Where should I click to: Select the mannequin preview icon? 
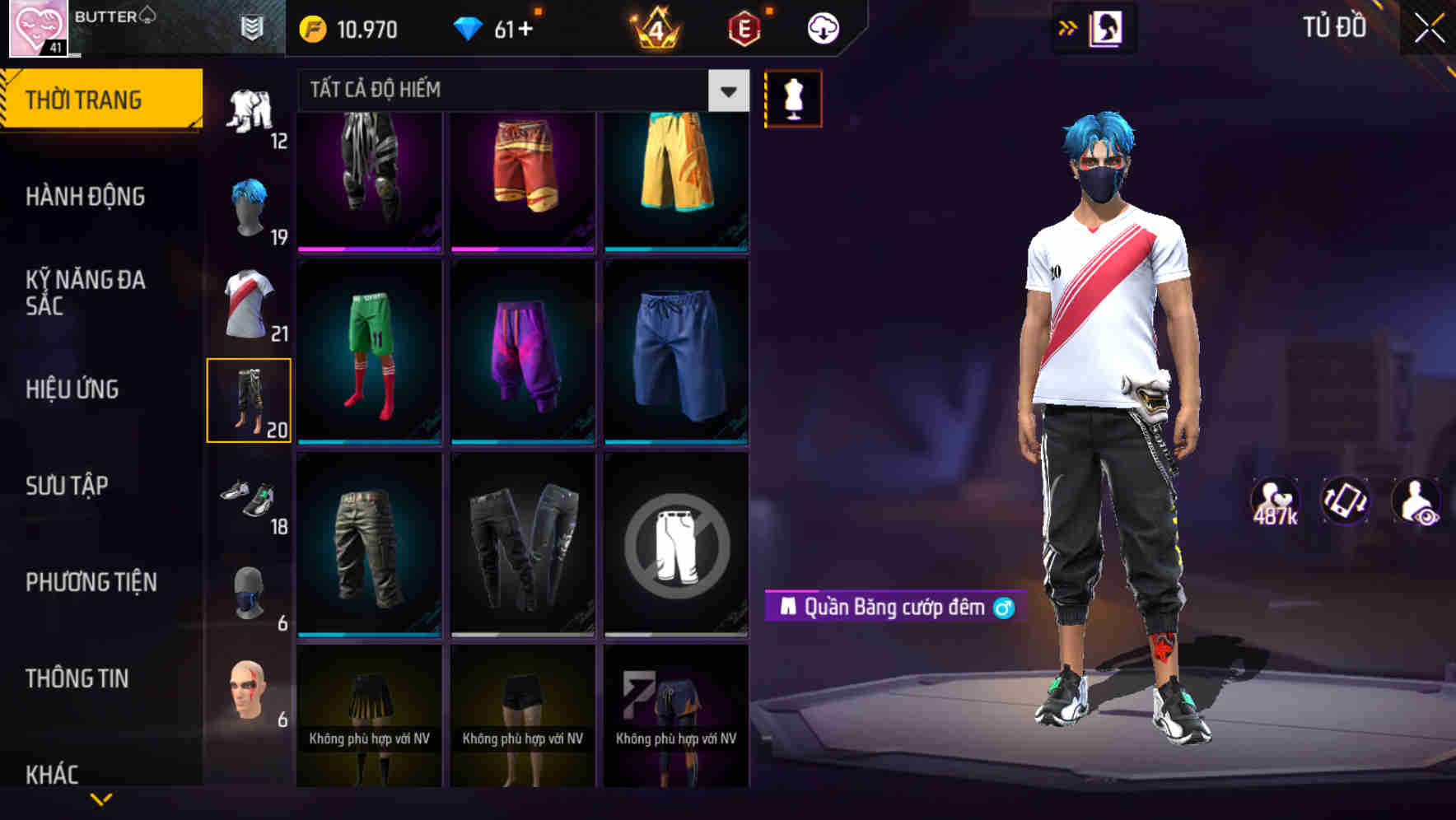click(x=793, y=97)
